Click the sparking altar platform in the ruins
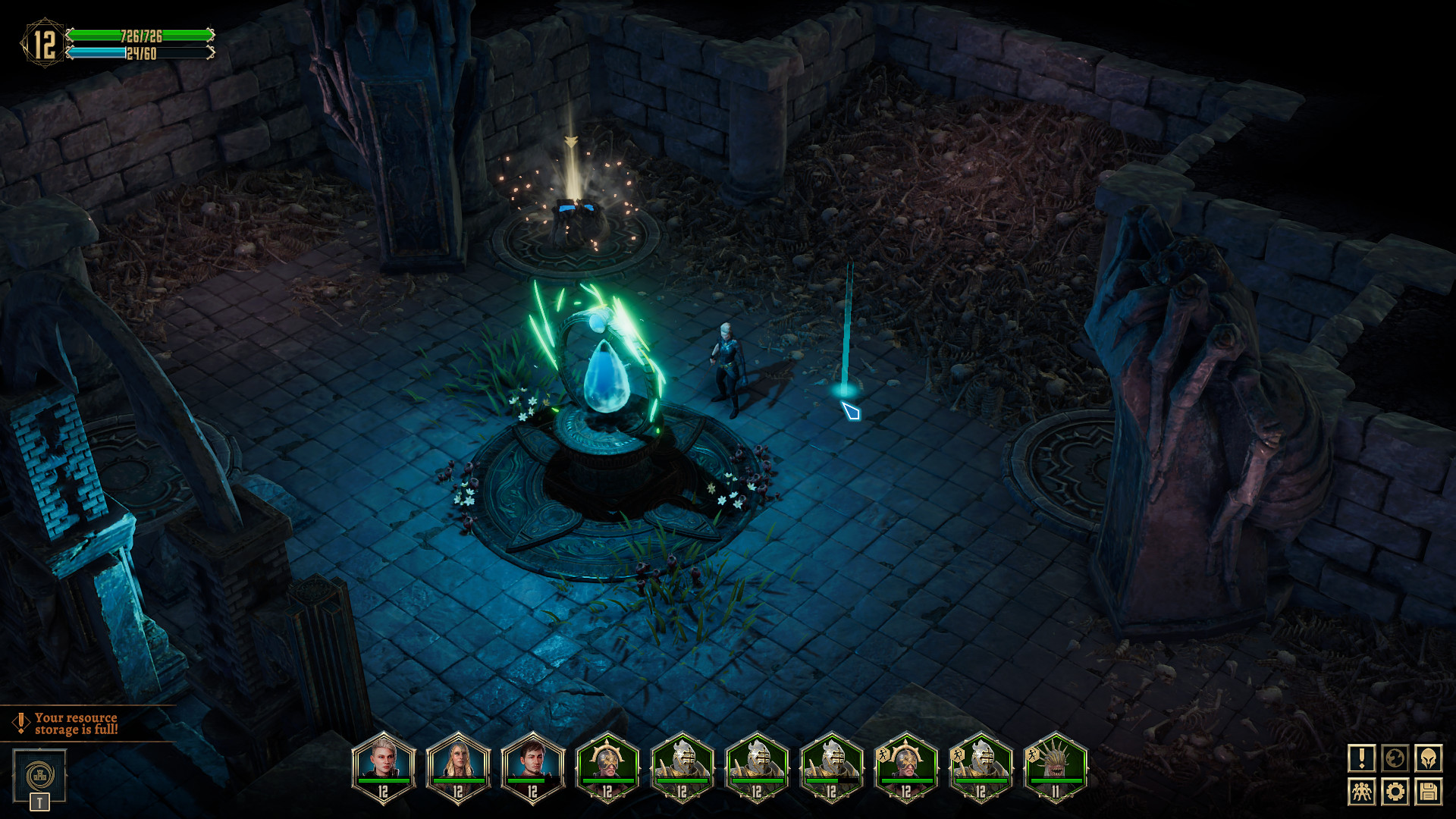The width and height of the screenshot is (1456, 819). click(x=576, y=220)
